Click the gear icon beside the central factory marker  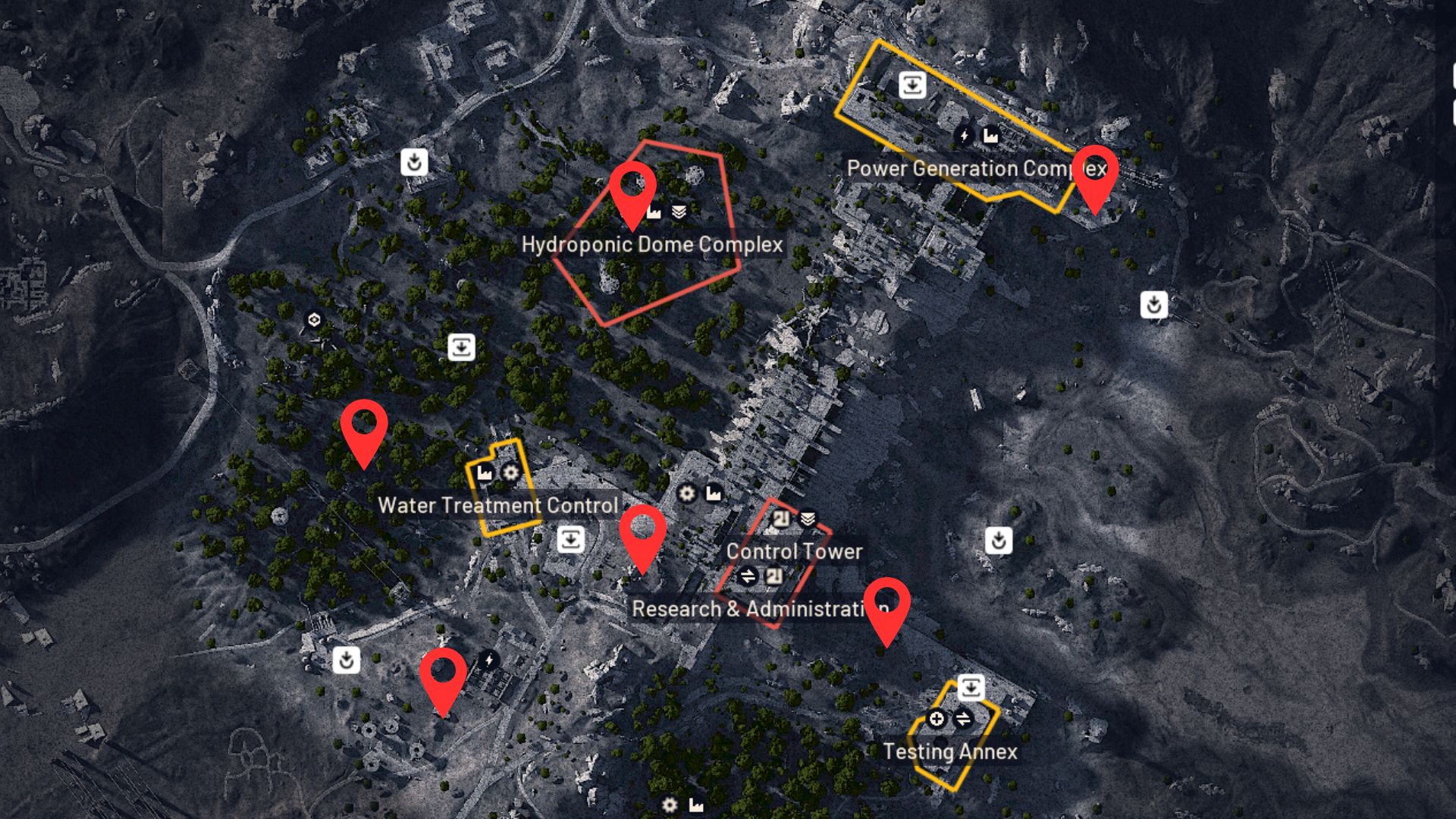click(686, 494)
